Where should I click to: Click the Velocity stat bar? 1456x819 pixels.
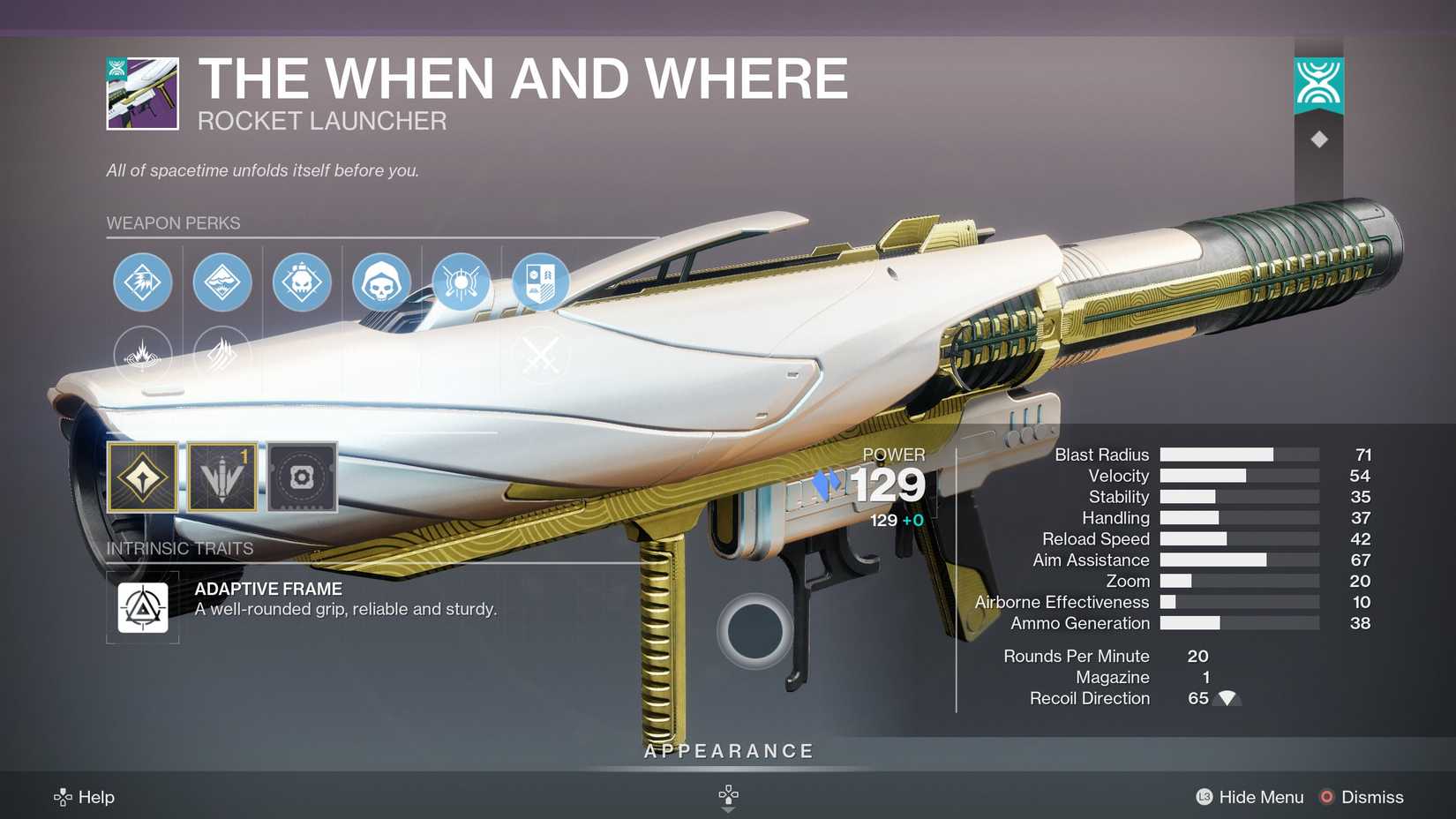click(x=1235, y=476)
